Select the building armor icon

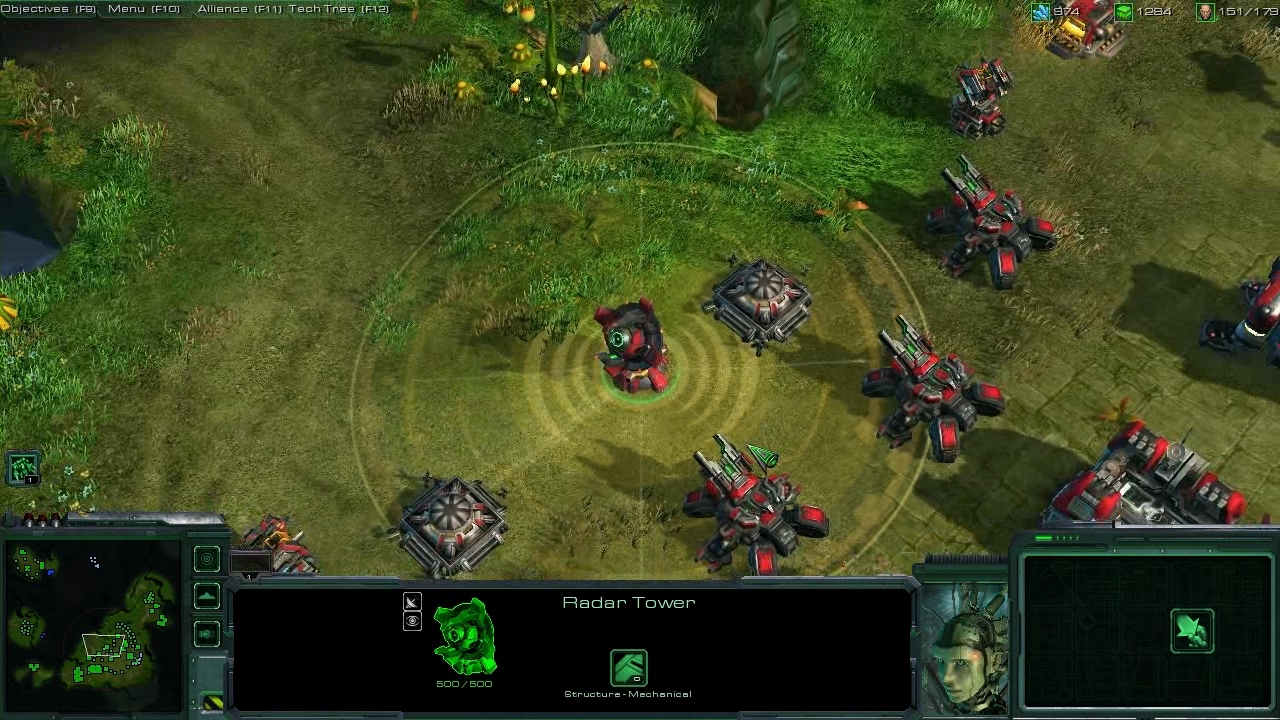[628, 668]
